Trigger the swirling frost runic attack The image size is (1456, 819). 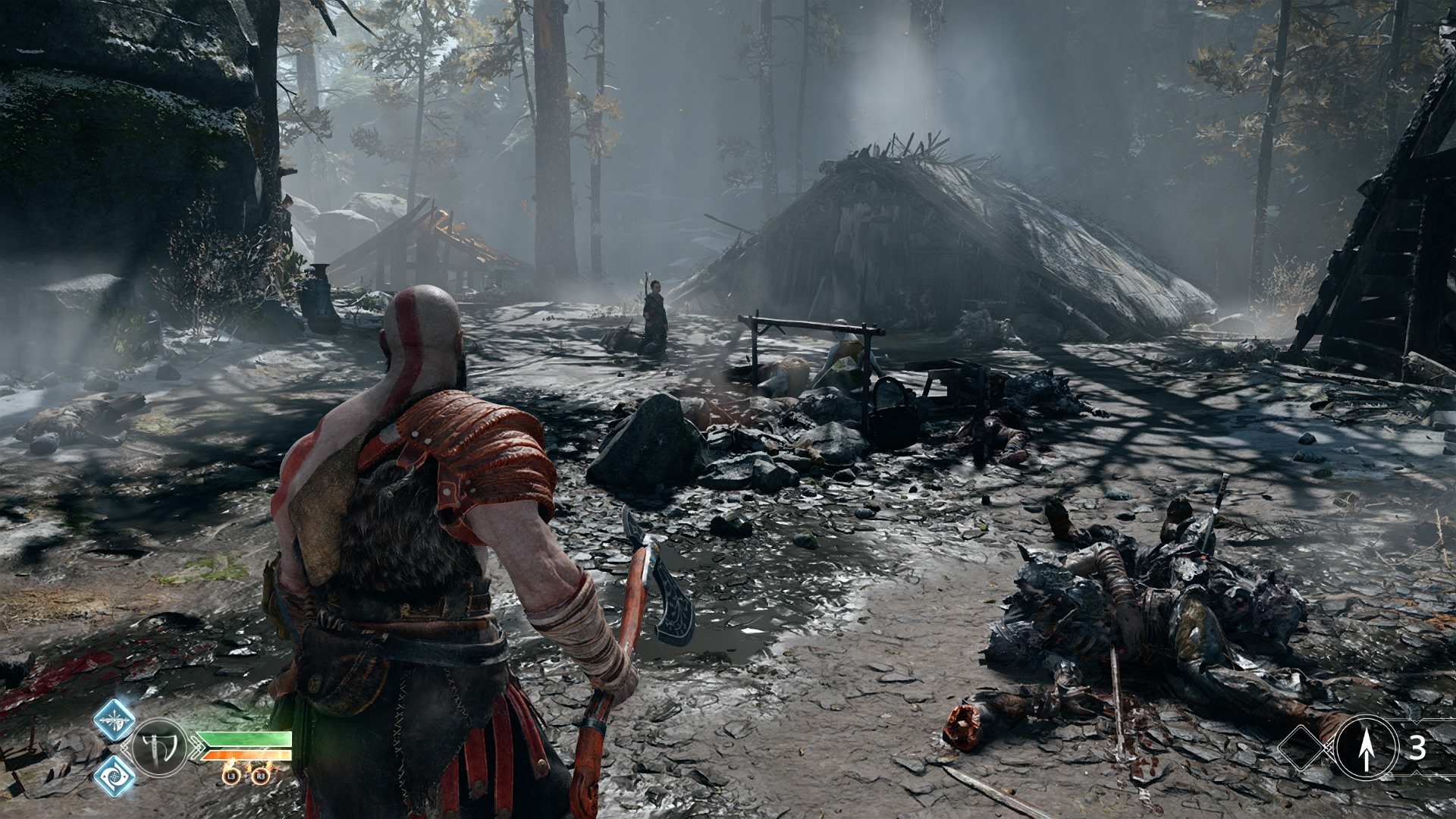point(115,776)
